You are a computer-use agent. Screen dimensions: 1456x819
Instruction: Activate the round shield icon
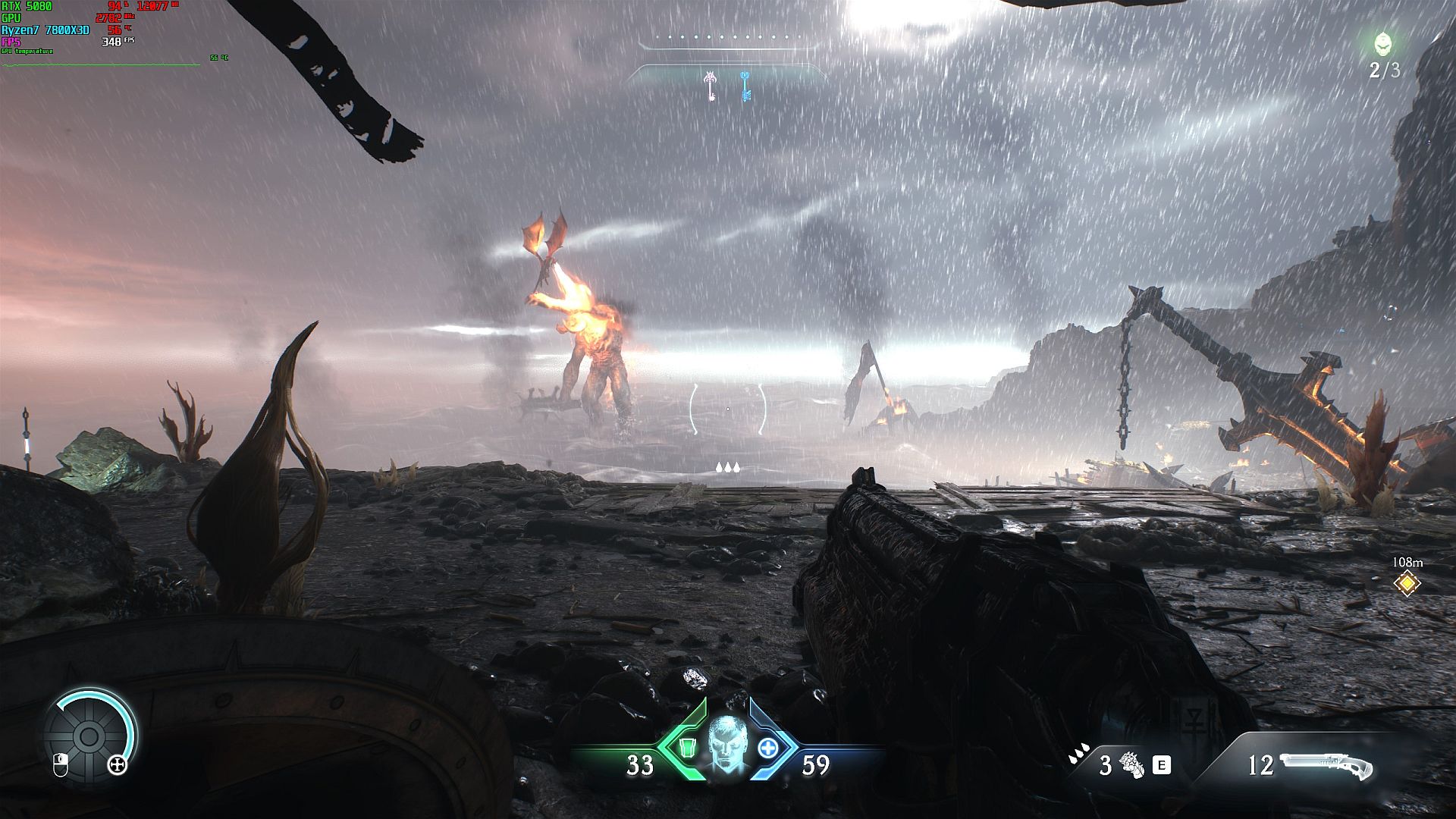pos(89,736)
